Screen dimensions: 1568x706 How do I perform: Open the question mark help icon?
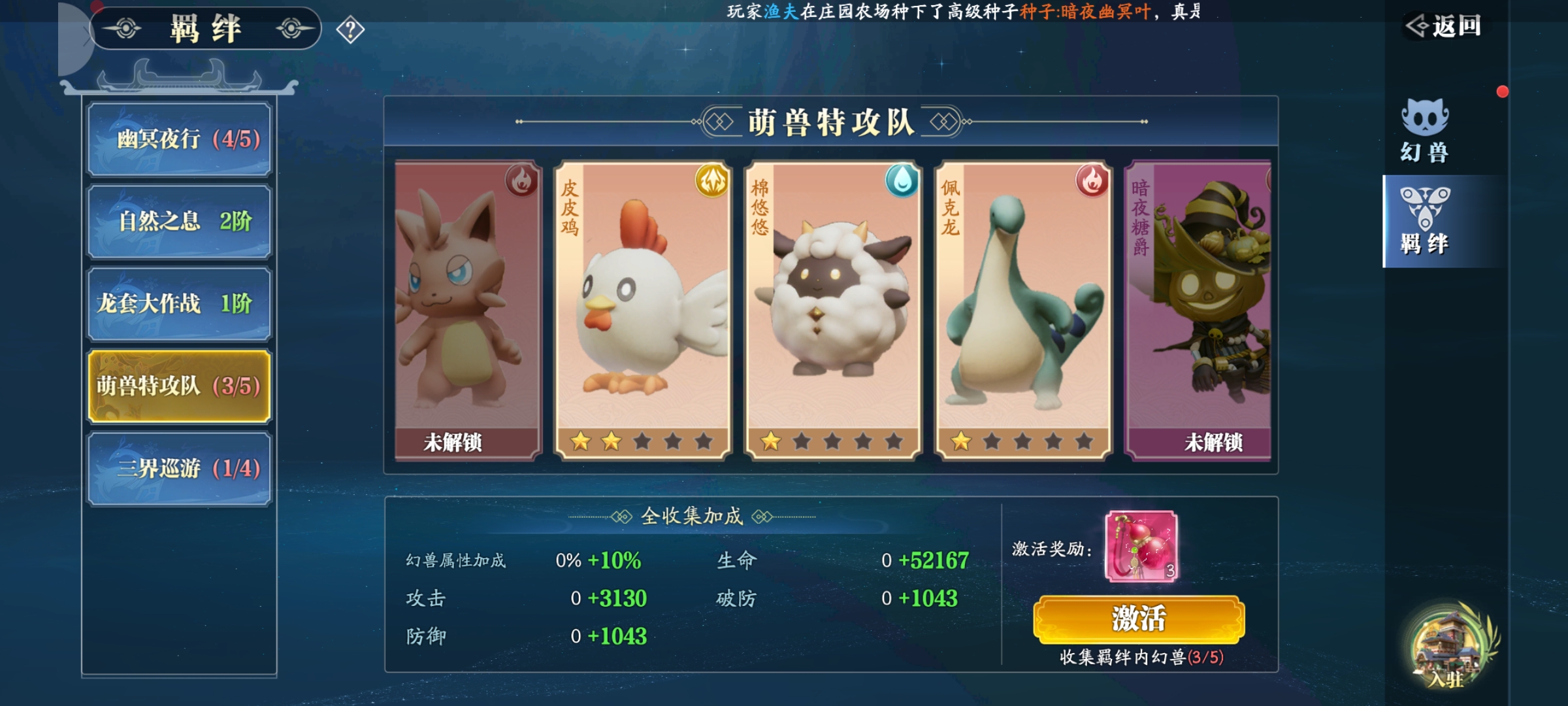(350, 30)
